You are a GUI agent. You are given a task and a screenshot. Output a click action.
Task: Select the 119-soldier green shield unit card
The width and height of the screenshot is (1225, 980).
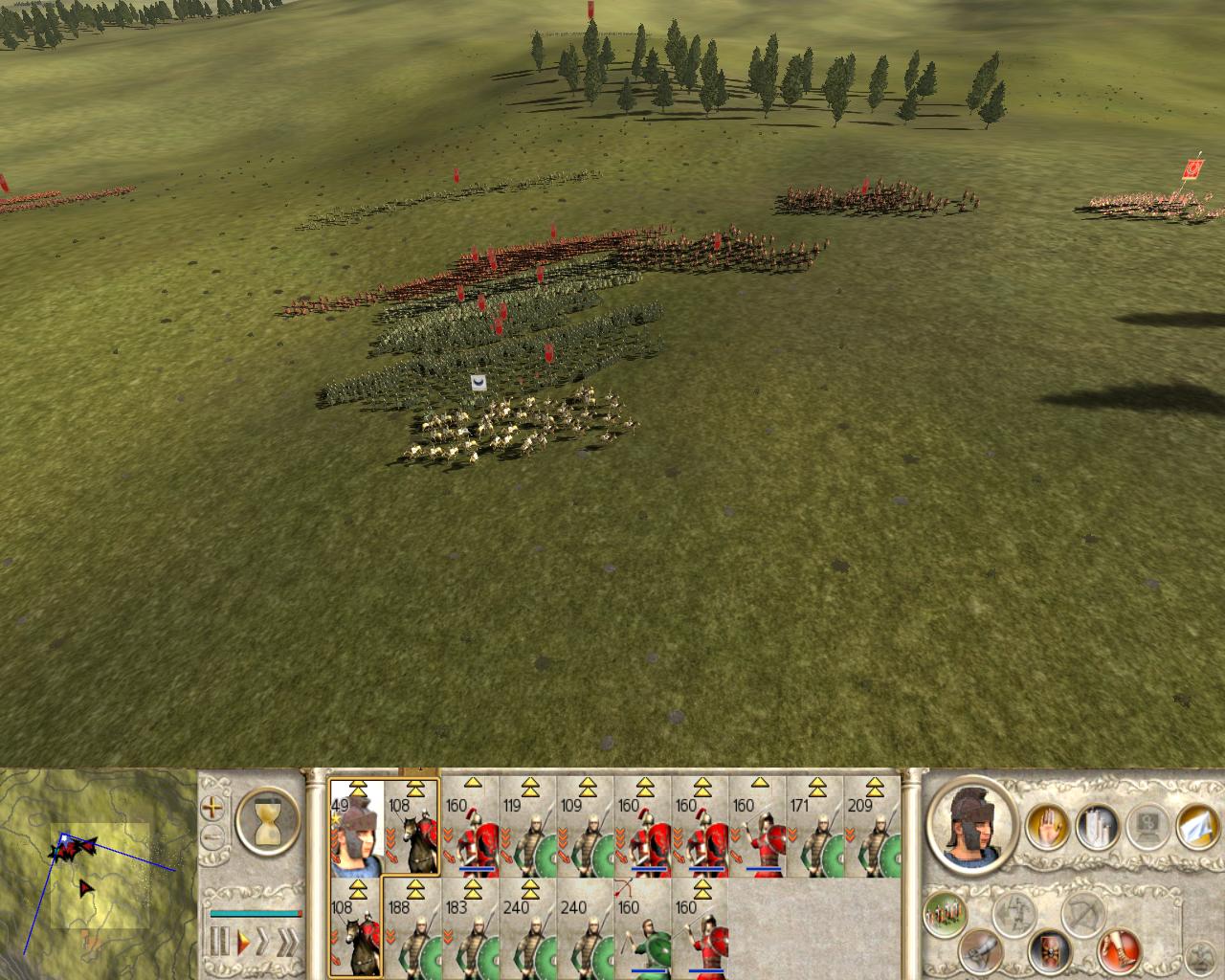pyautogui.click(x=527, y=827)
